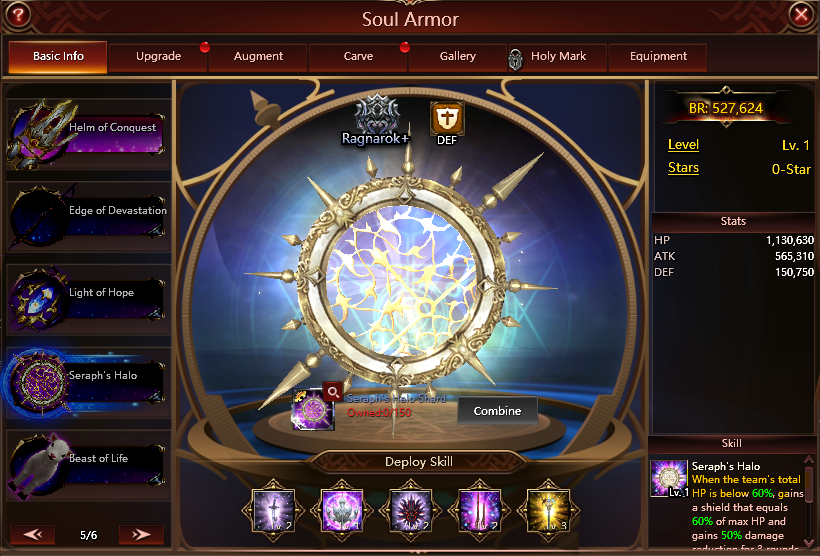The width and height of the screenshot is (820, 556).
Task: Click the Combine button
Action: (x=497, y=411)
